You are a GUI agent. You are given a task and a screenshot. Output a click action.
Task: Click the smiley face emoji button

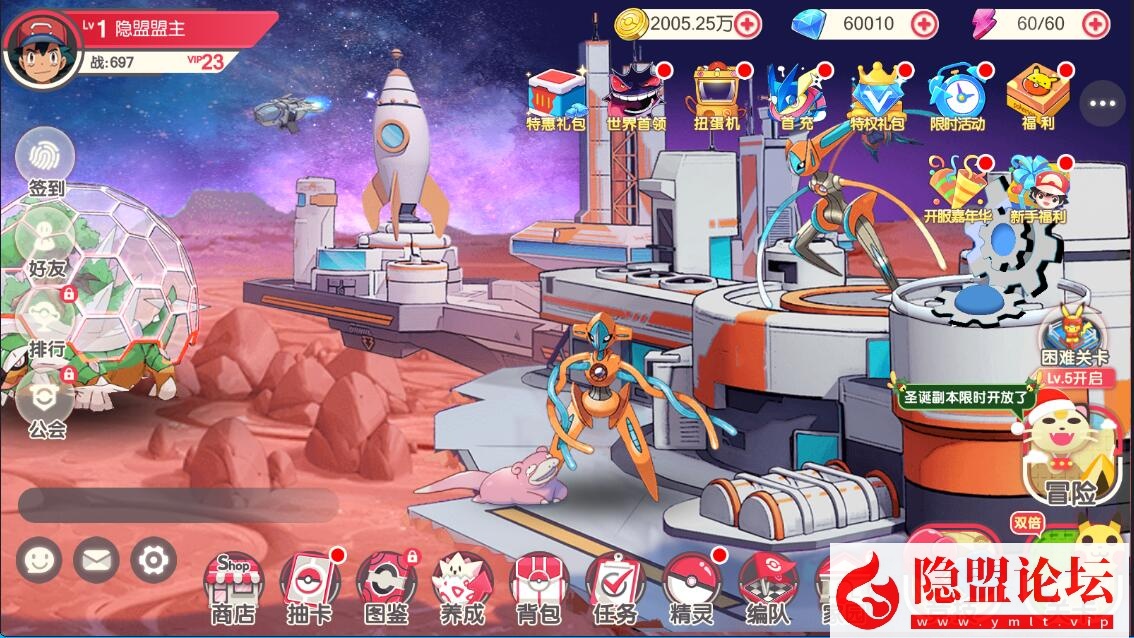coord(38,560)
